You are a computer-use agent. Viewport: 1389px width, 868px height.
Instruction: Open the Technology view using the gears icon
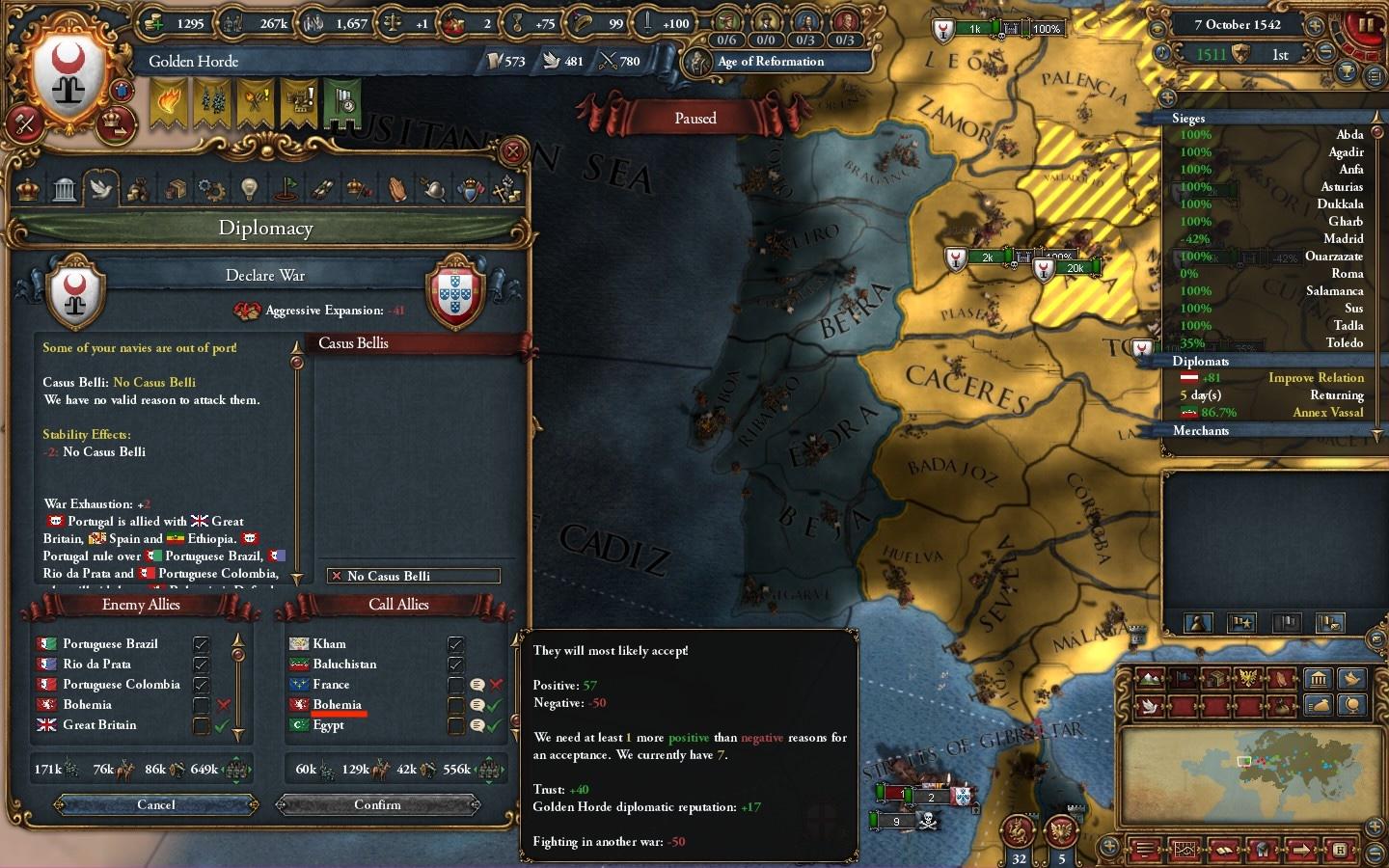[210, 189]
